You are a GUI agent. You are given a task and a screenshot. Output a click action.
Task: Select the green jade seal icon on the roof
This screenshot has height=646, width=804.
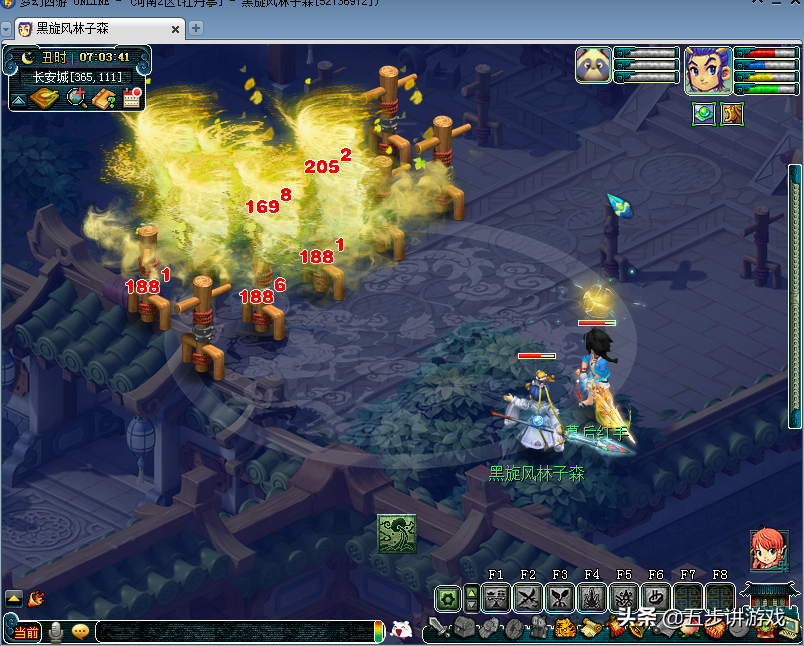pos(396,533)
